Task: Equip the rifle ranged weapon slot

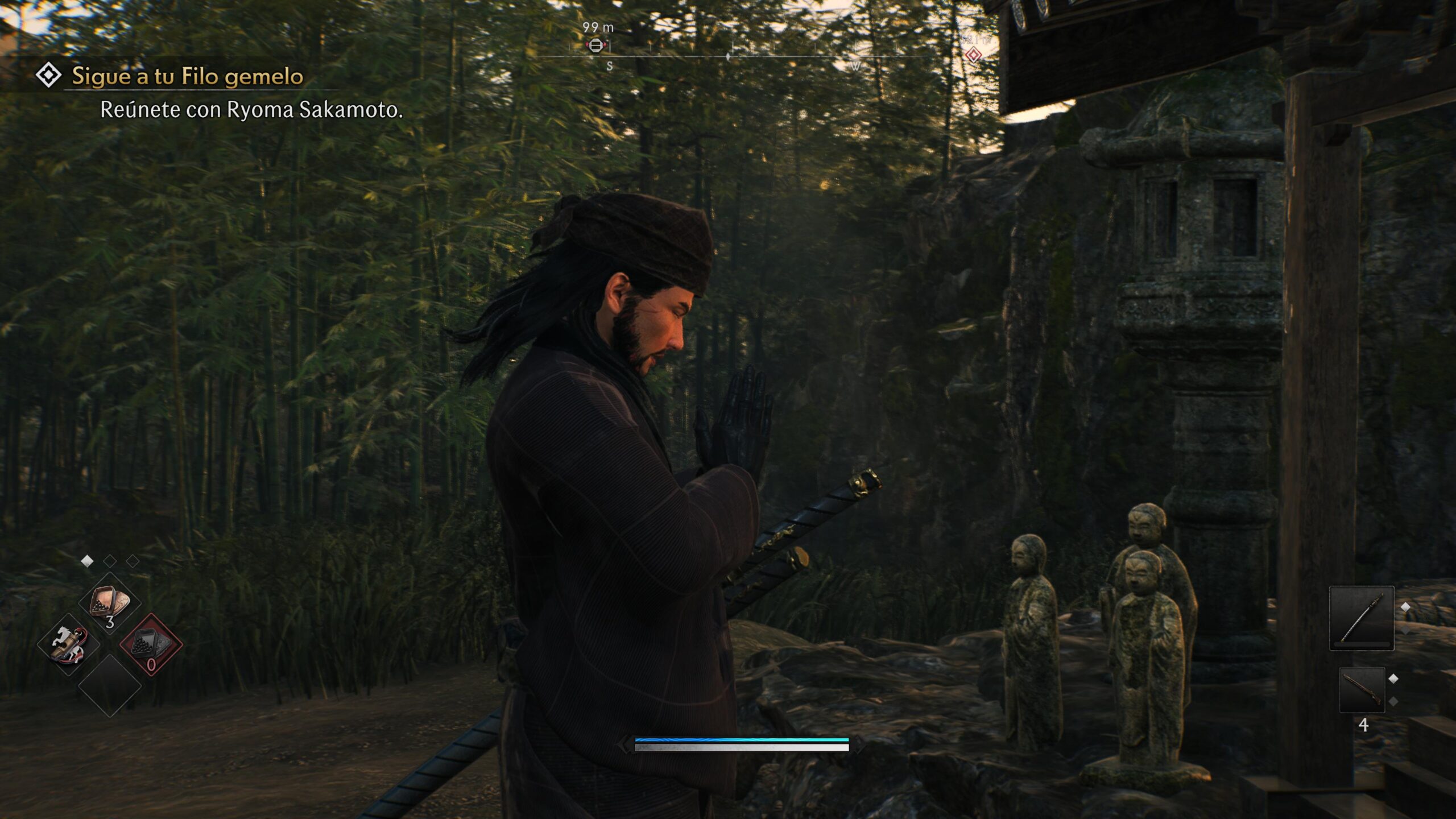Action: coord(1362,690)
